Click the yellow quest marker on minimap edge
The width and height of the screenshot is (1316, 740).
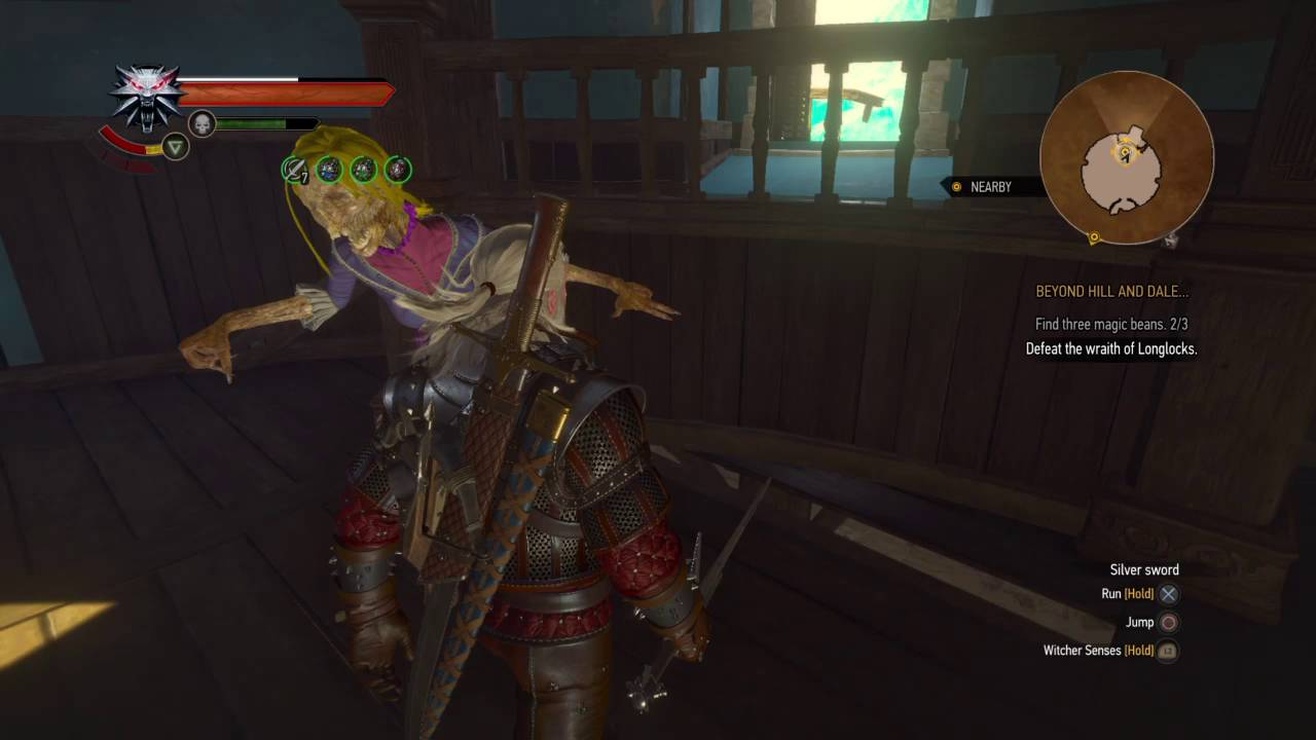pos(1094,238)
